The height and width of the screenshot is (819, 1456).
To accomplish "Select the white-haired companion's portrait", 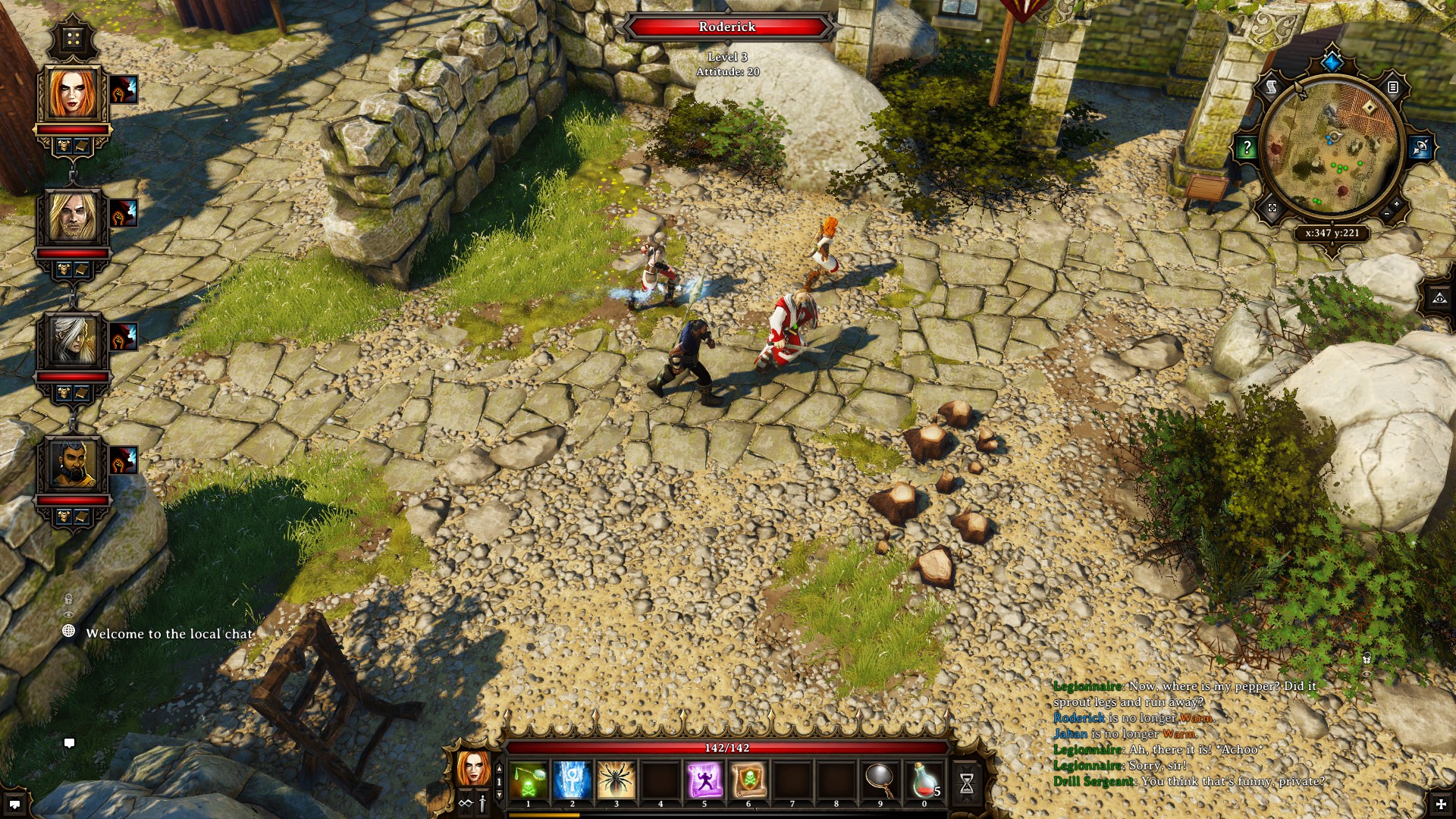I will [73, 340].
